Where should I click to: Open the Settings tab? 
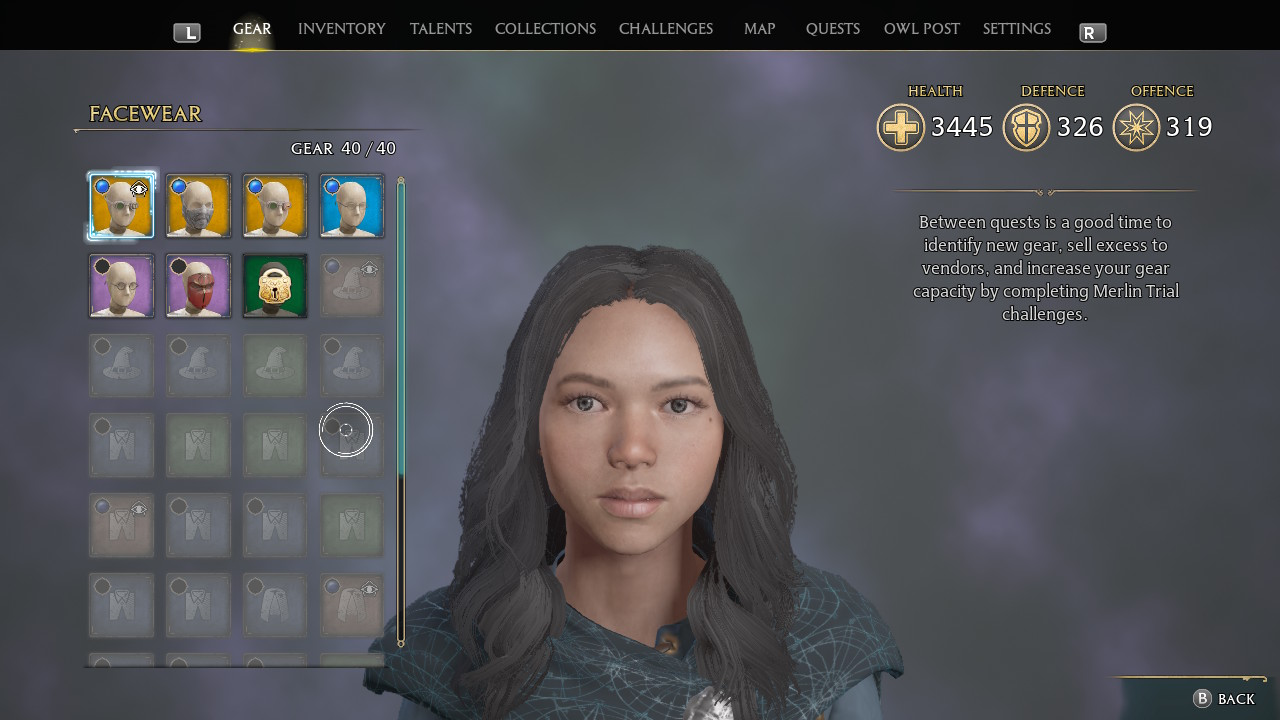coord(1016,29)
